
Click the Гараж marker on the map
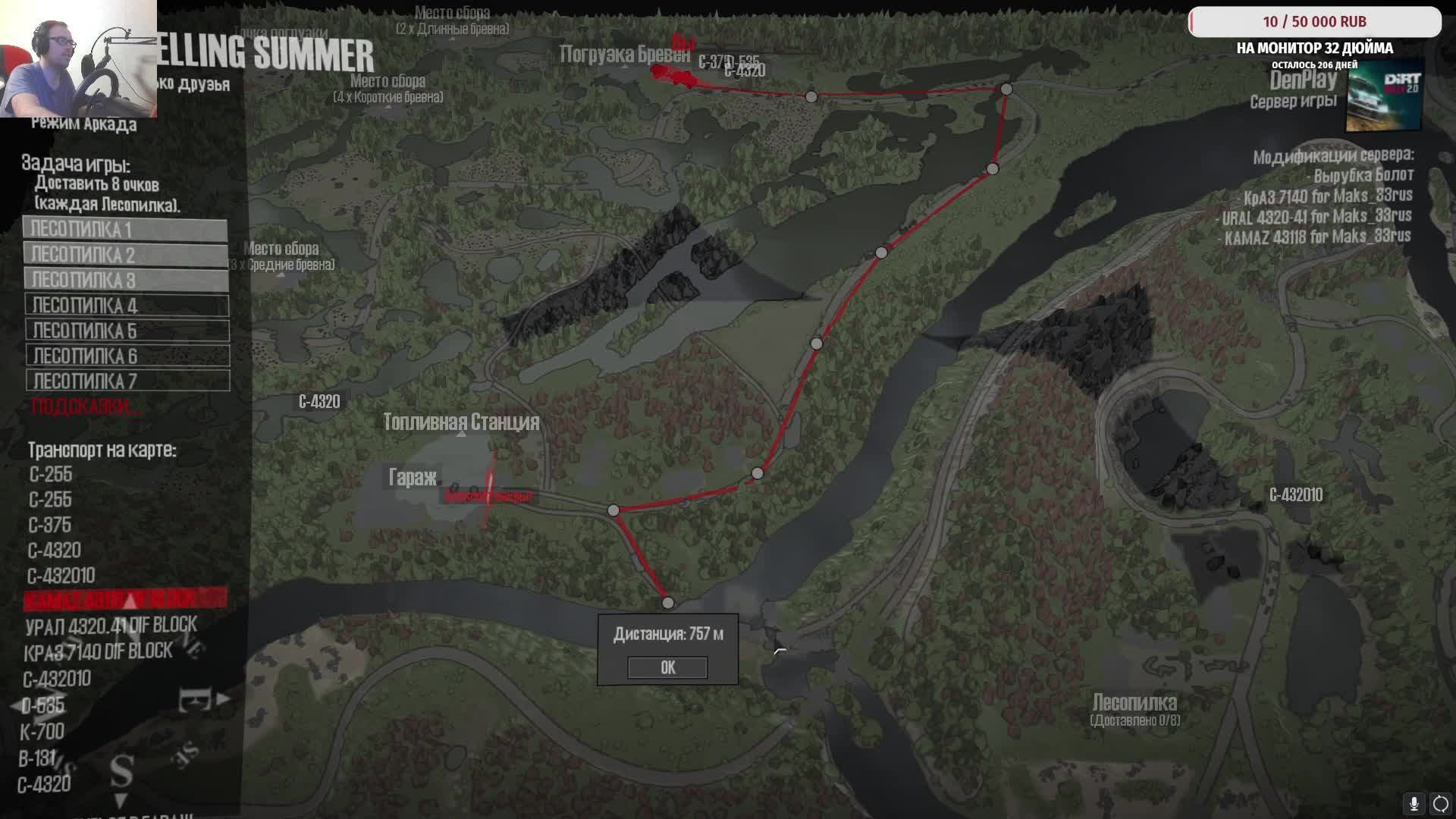pyautogui.click(x=413, y=477)
